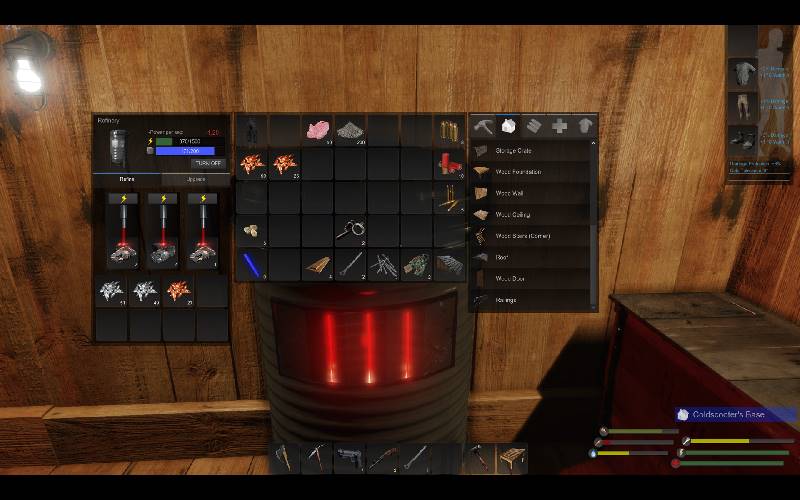Equip the pistol from the hotbar
The height and width of the screenshot is (500, 800).
pos(349,457)
